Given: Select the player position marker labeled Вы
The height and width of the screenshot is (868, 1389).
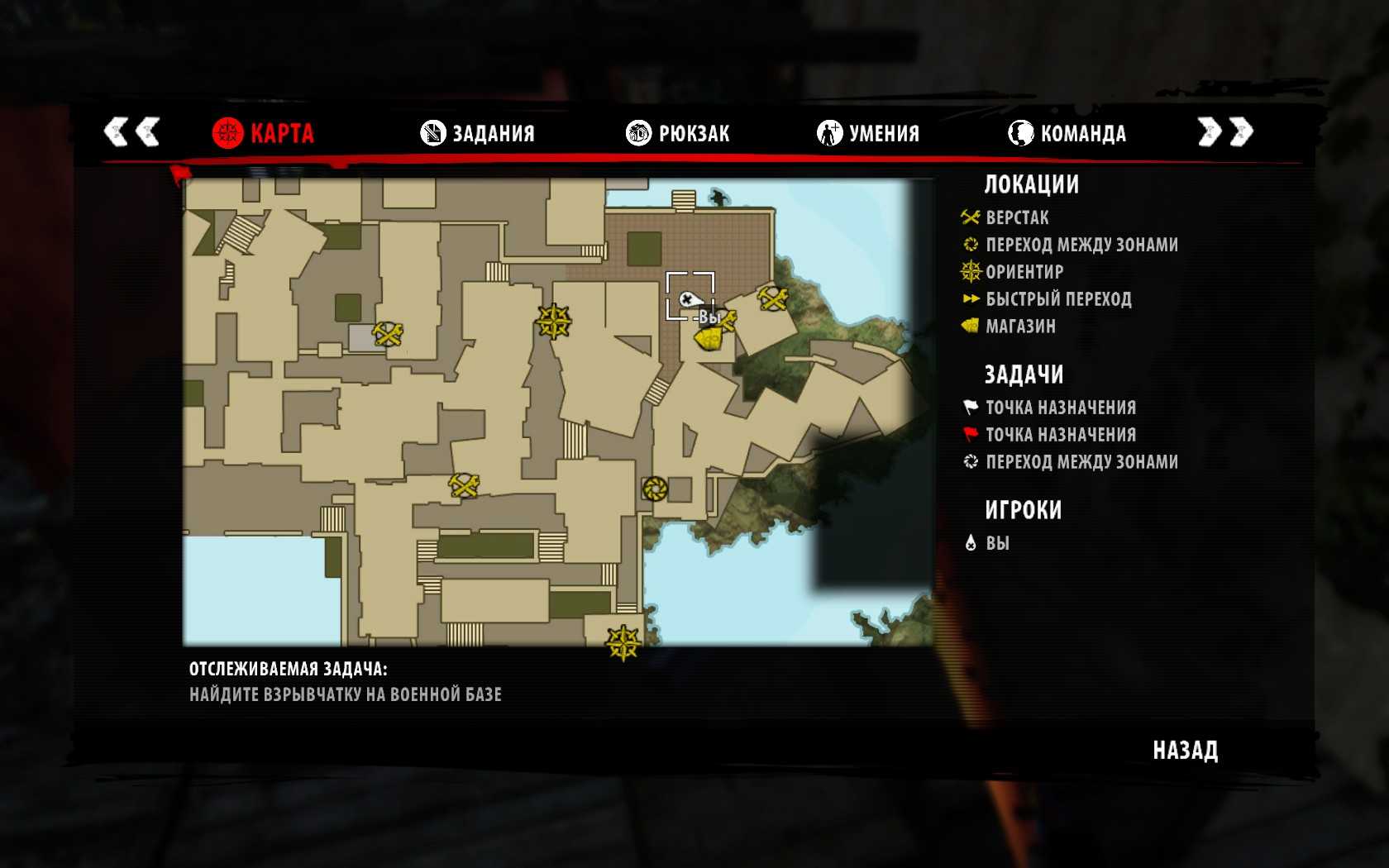Looking at the screenshot, I should click(688, 299).
